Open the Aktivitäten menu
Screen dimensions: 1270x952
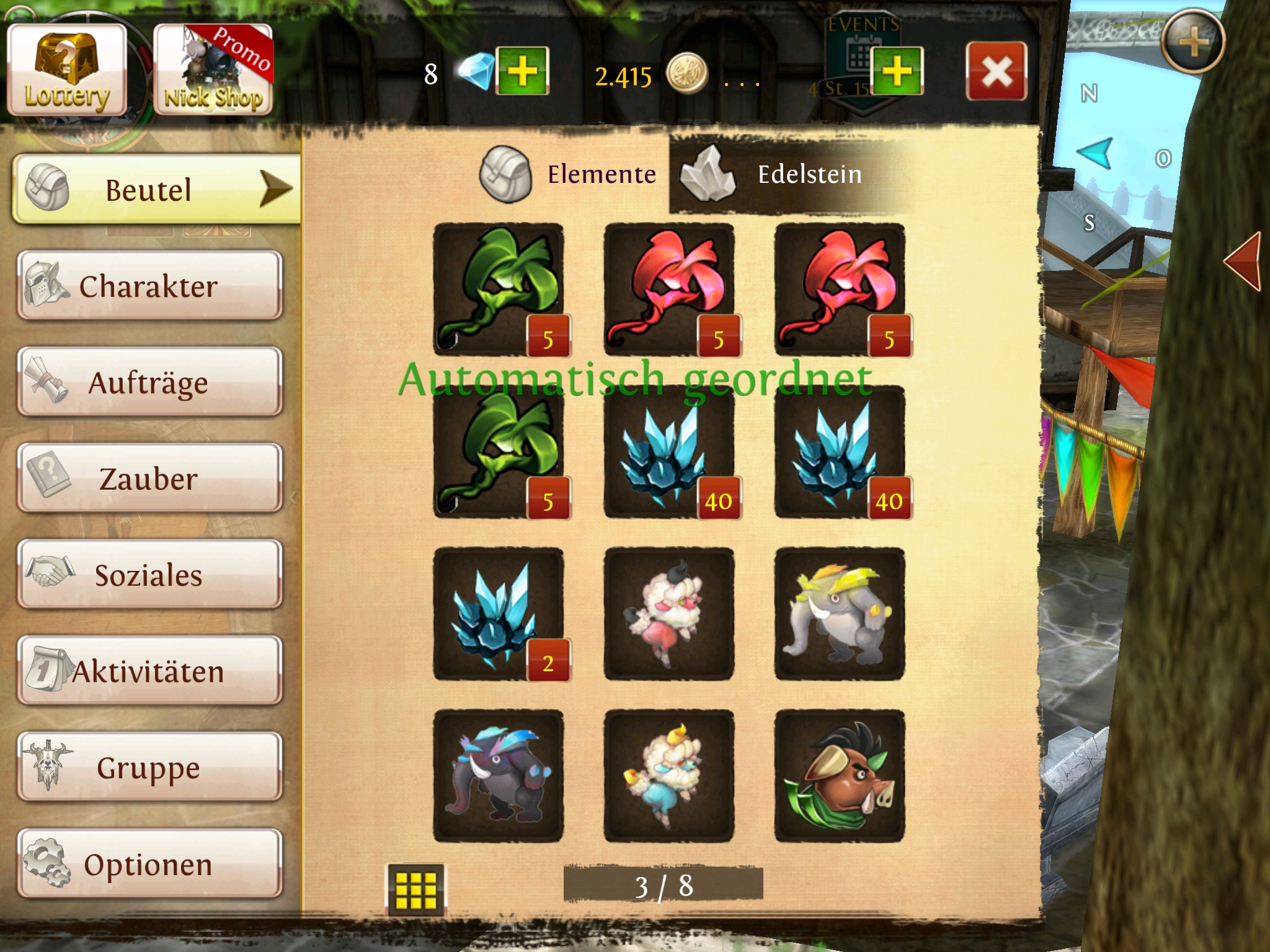(149, 671)
